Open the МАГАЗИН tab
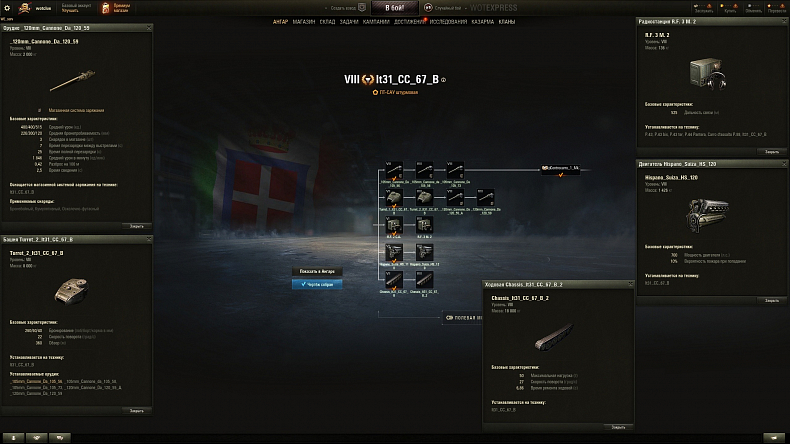This screenshot has width=790, height=444. pos(305,21)
